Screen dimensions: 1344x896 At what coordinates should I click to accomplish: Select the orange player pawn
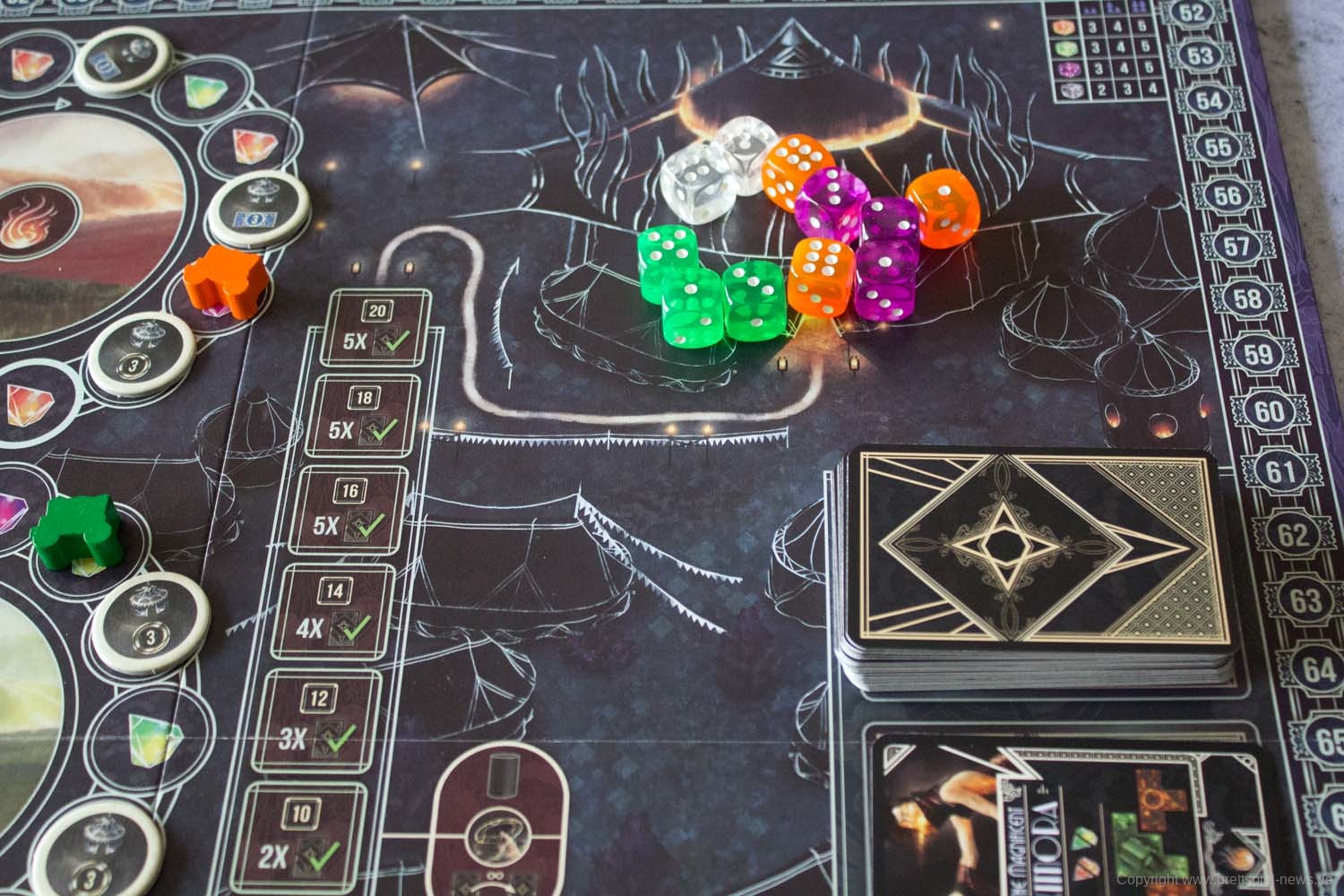click(221, 277)
